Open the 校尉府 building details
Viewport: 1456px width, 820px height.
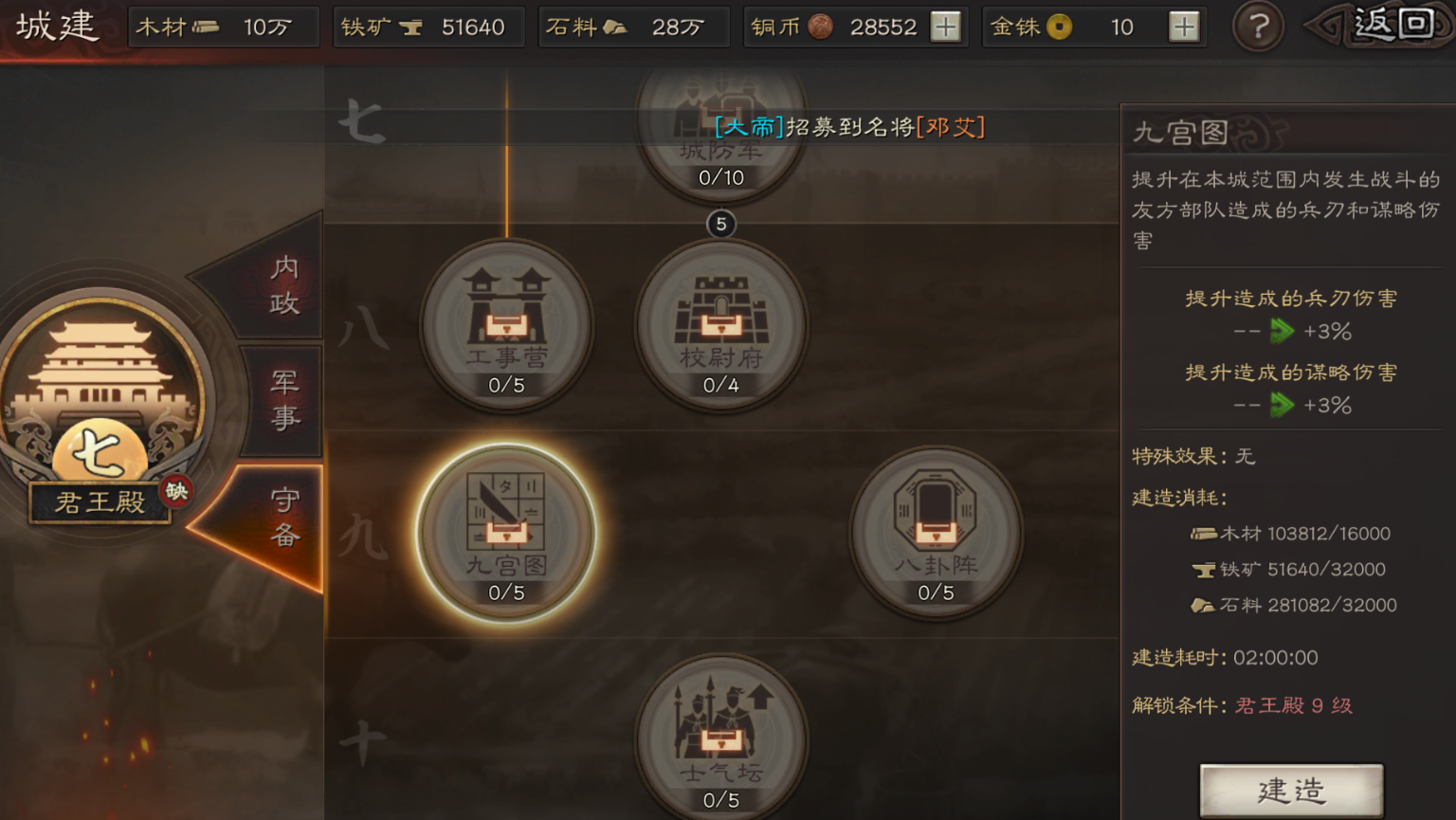click(x=723, y=322)
